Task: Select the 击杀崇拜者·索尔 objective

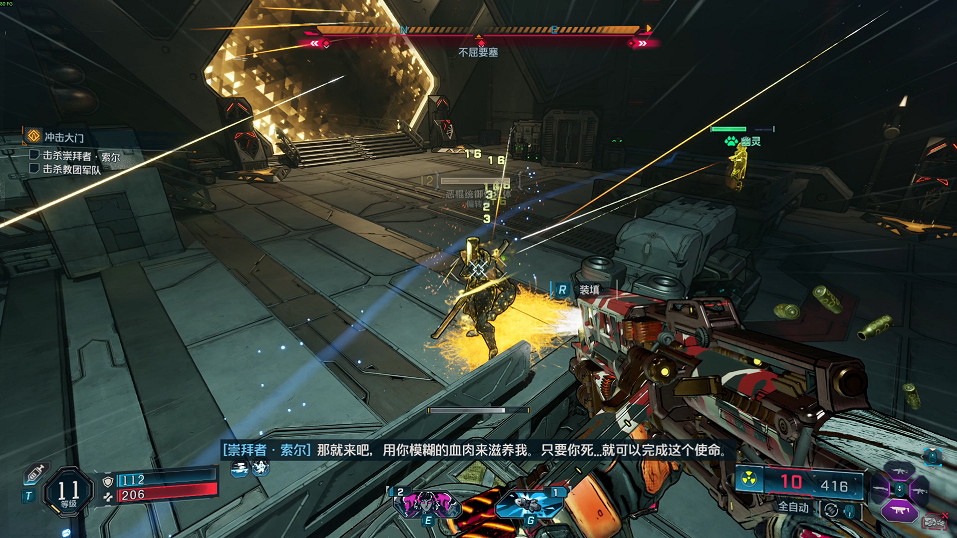Action: [81, 155]
